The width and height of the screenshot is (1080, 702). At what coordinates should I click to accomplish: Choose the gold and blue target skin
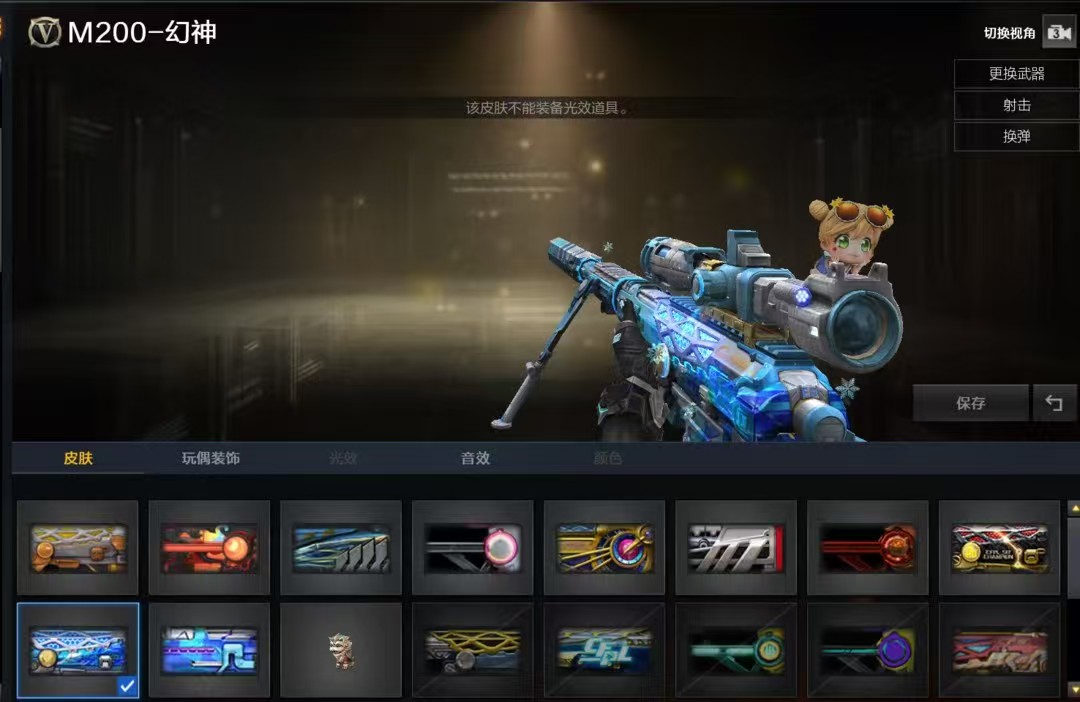(604, 548)
